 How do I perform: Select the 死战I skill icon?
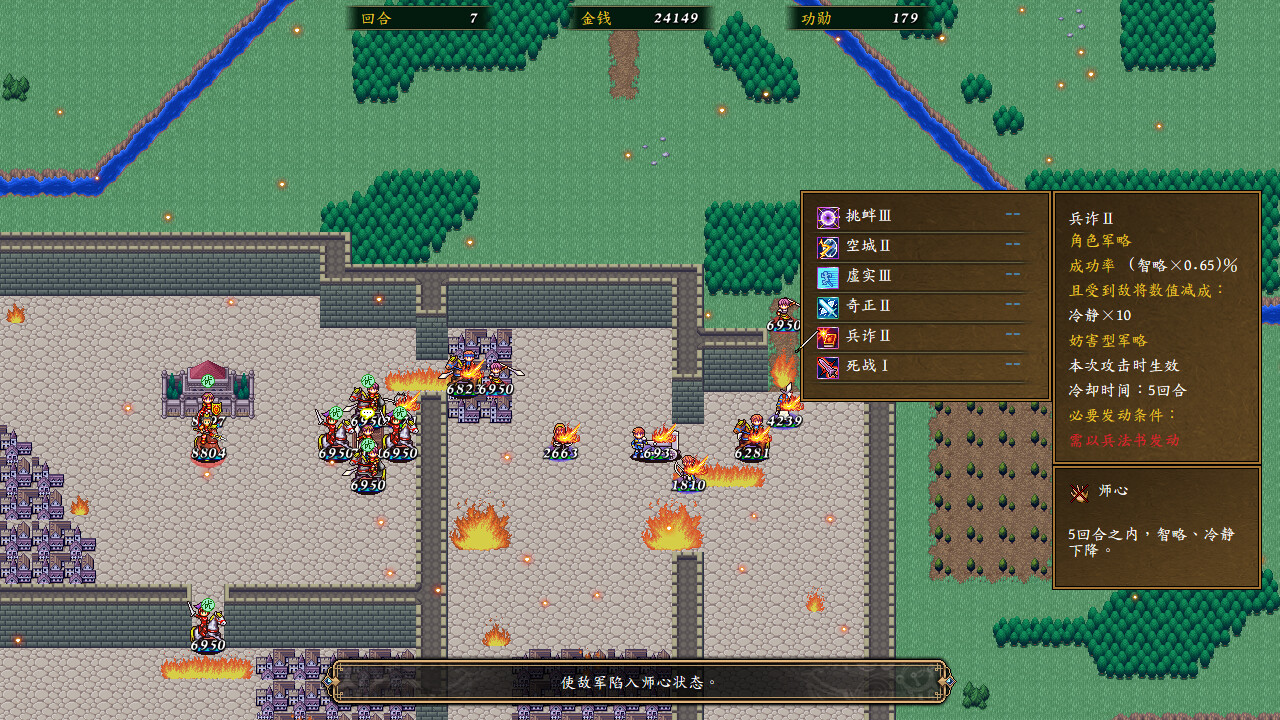coord(828,367)
